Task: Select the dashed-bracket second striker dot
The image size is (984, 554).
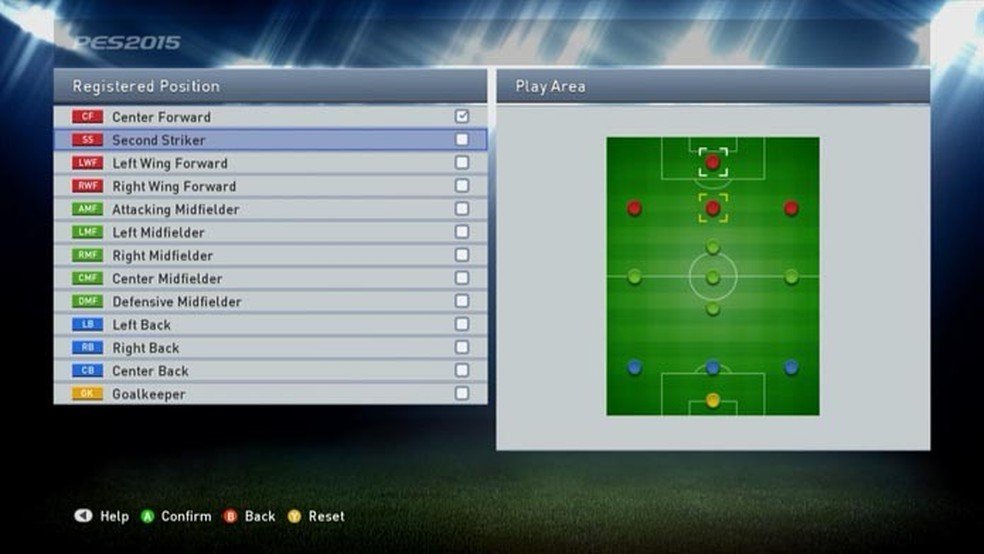Action: pyautogui.click(x=713, y=209)
